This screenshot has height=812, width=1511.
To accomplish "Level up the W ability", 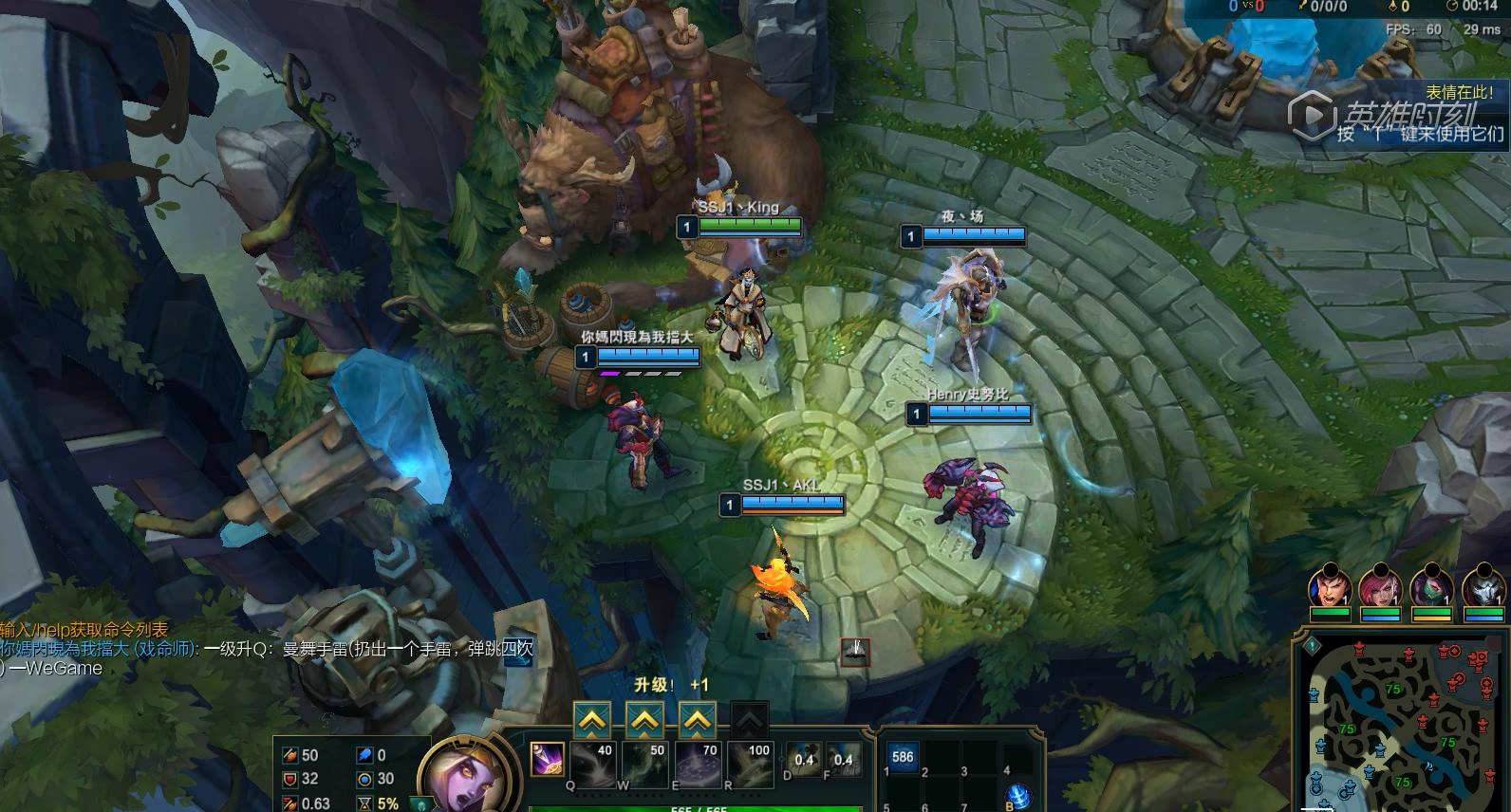I will 645,722.
